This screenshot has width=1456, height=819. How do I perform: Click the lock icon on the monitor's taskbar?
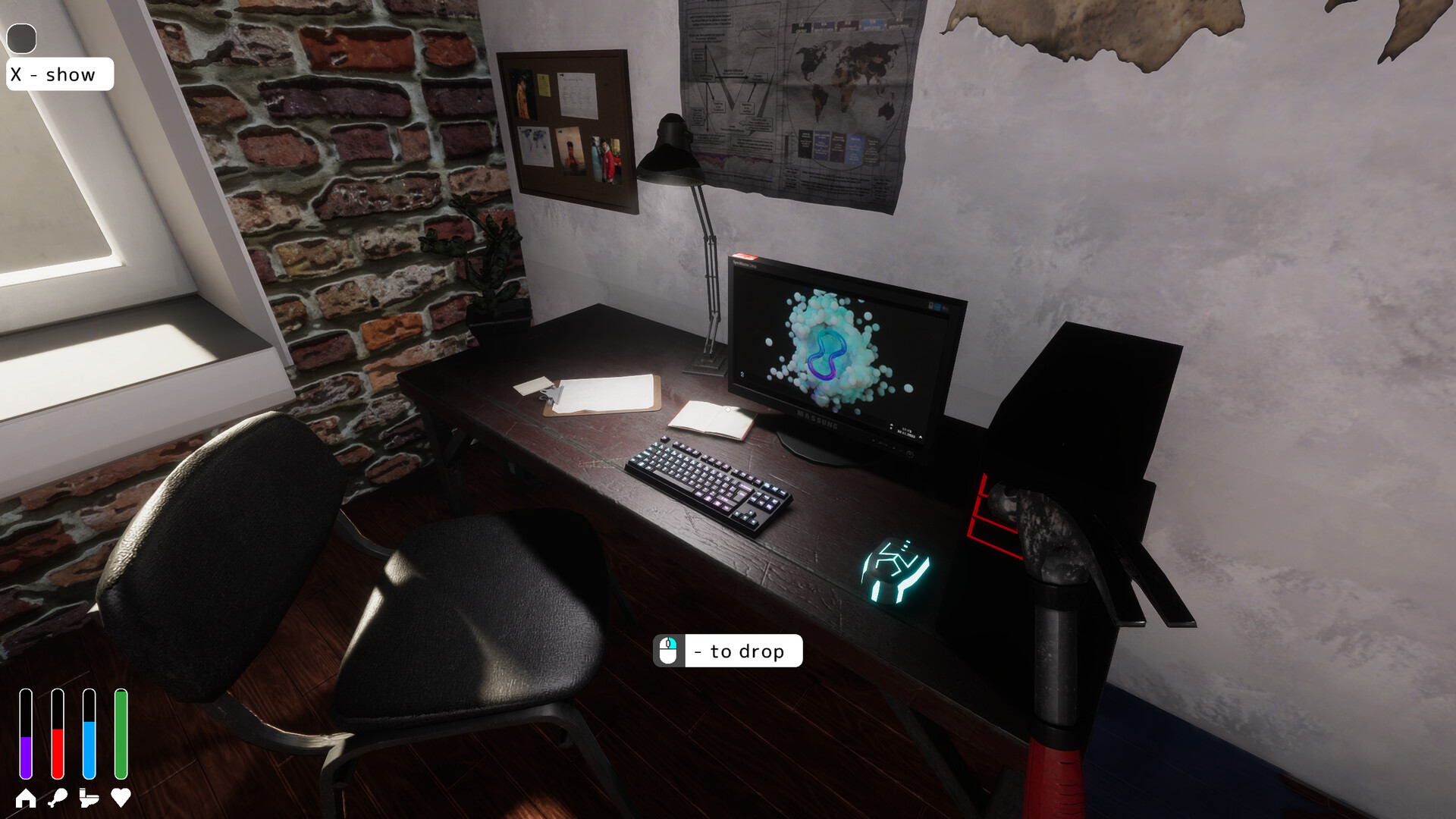coord(931,306)
